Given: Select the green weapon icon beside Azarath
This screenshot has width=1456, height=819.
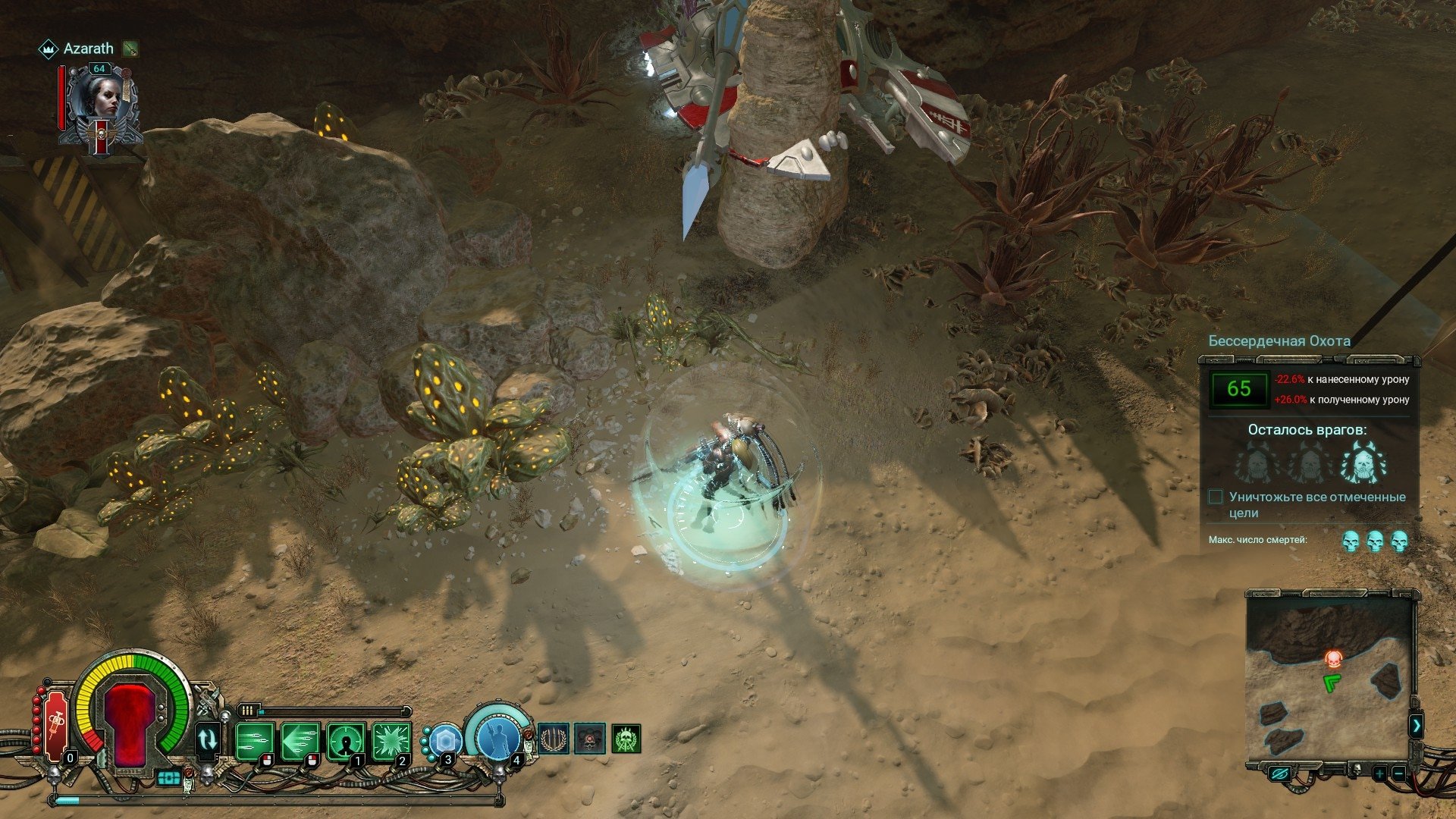Looking at the screenshot, I should click(x=130, y=49).
